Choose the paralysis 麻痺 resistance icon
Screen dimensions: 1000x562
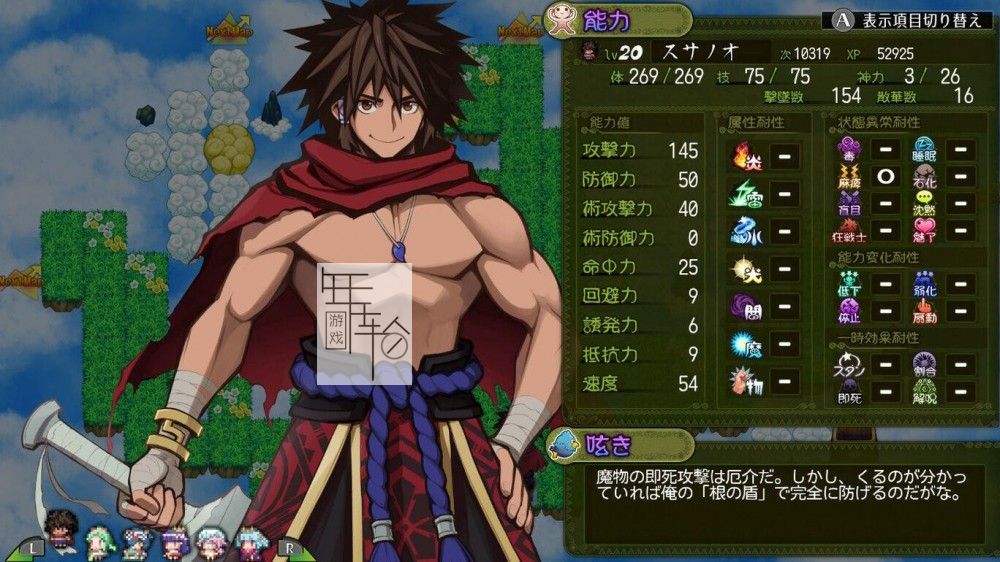849,177
